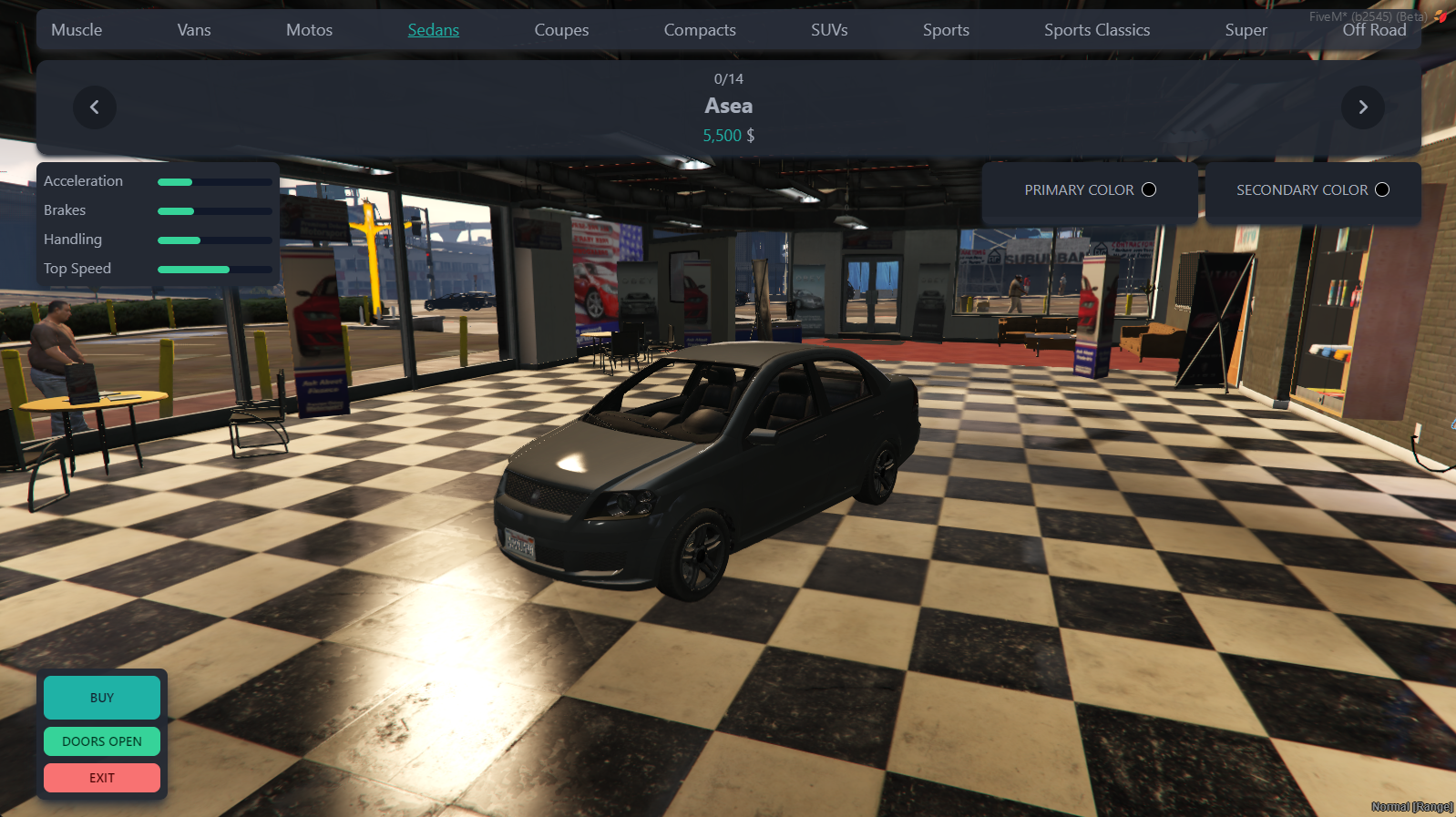Click the Acceleration stat bar indicator

coord(213,181)
